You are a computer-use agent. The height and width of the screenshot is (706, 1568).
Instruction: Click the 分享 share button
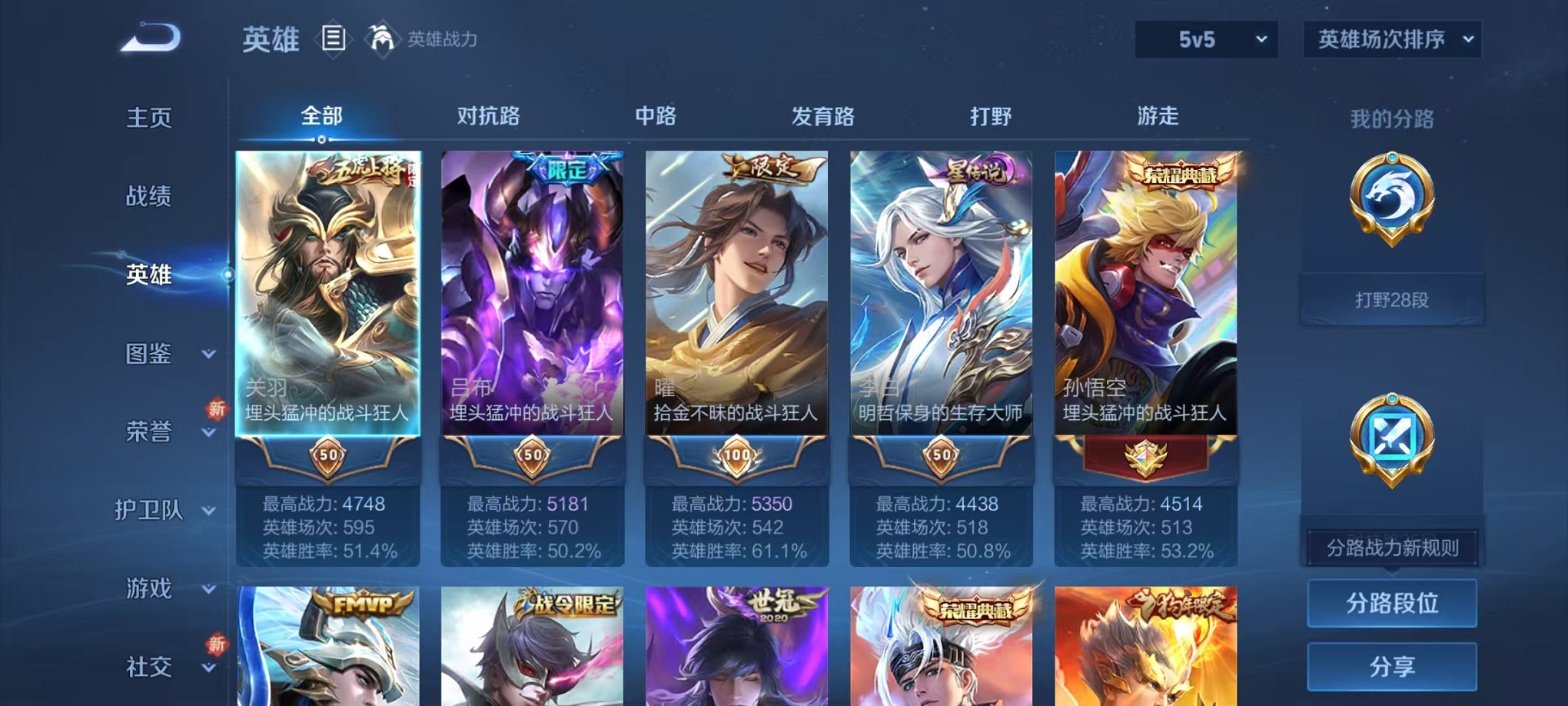click(x=1392, y=666)
